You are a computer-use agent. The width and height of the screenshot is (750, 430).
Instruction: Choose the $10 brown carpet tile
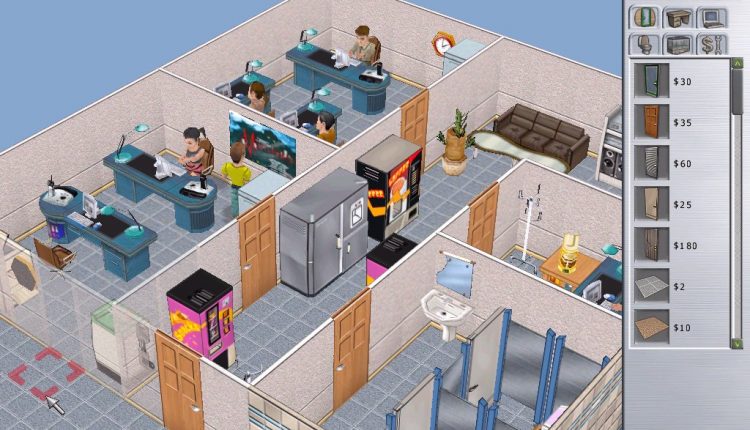[x=651, y=327]
